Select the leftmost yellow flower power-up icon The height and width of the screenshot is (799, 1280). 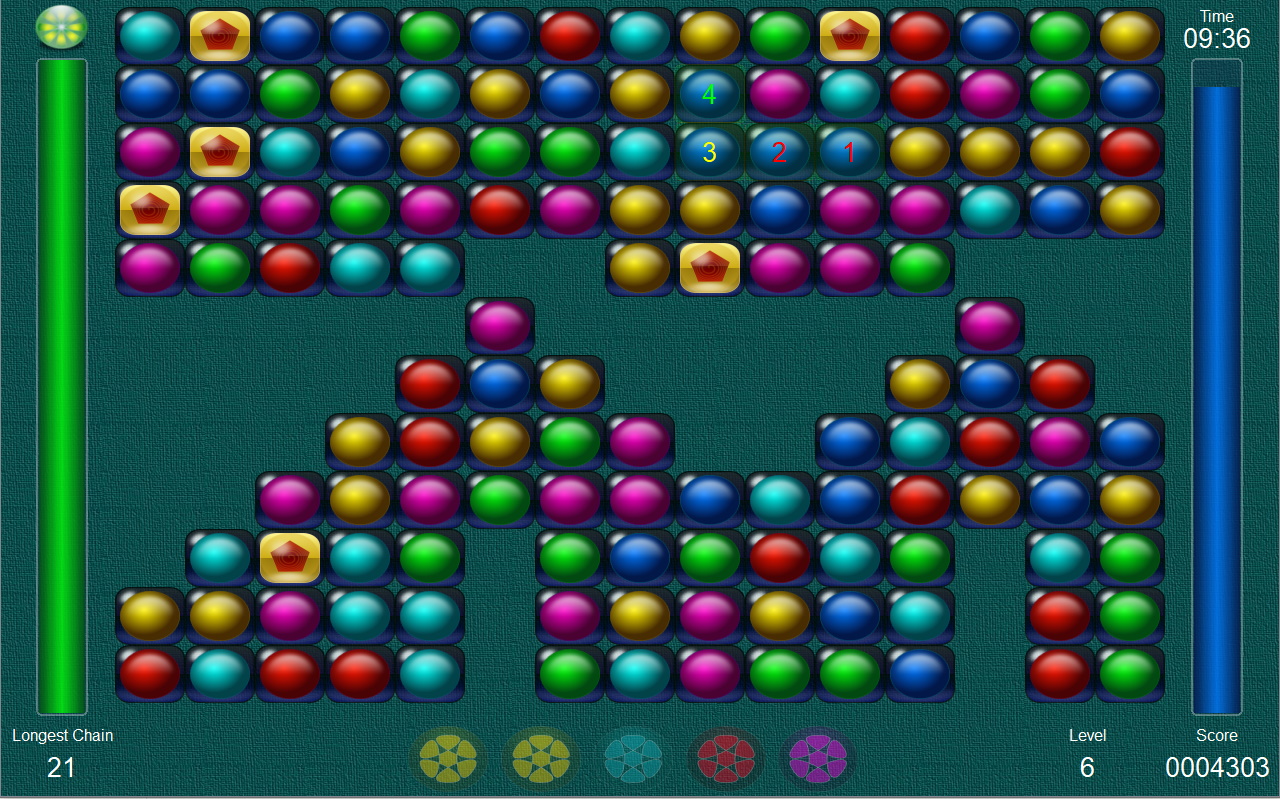(447, 758)
